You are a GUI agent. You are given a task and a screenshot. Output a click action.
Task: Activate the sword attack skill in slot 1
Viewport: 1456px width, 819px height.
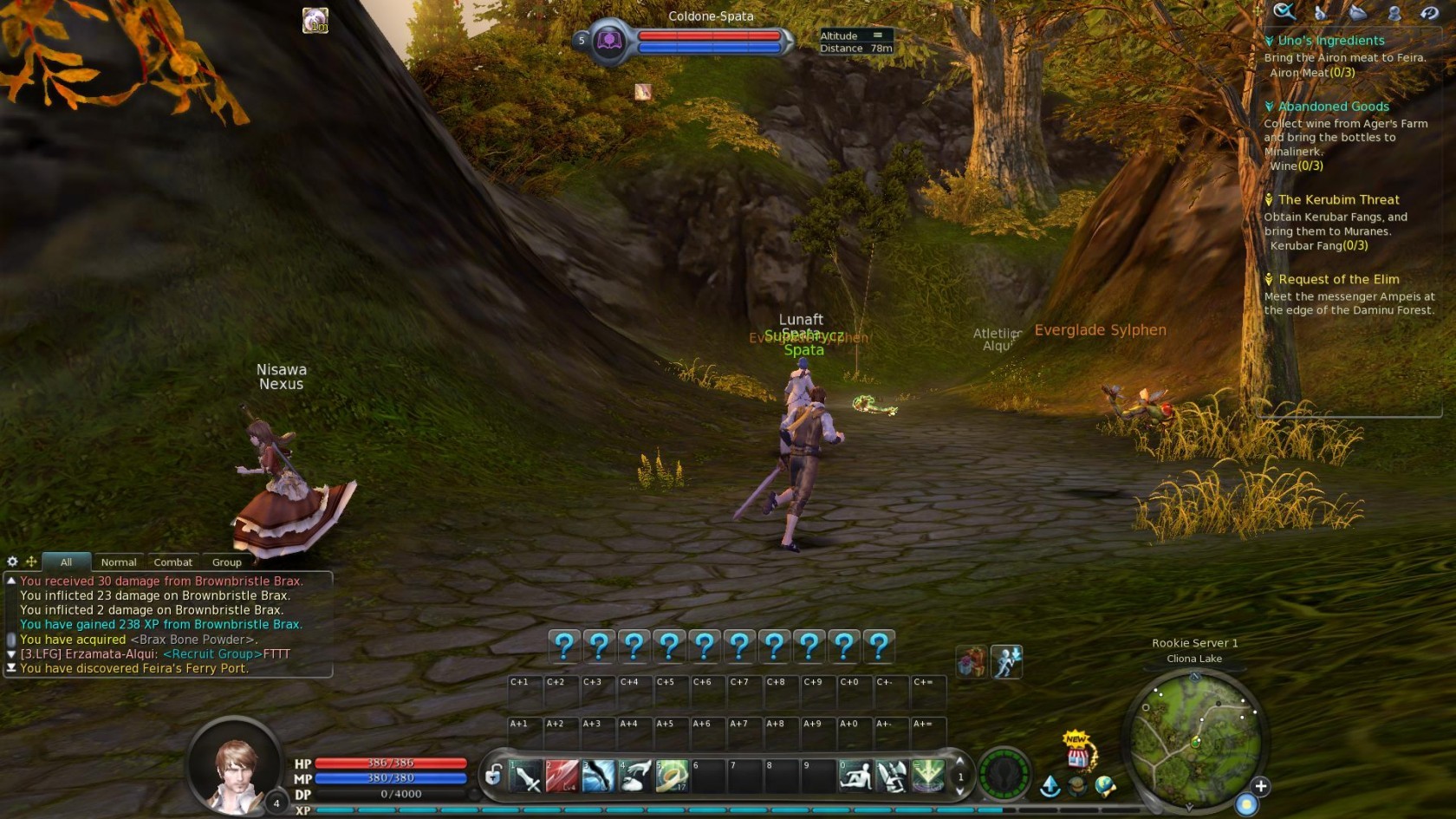(x=526, y=777)
